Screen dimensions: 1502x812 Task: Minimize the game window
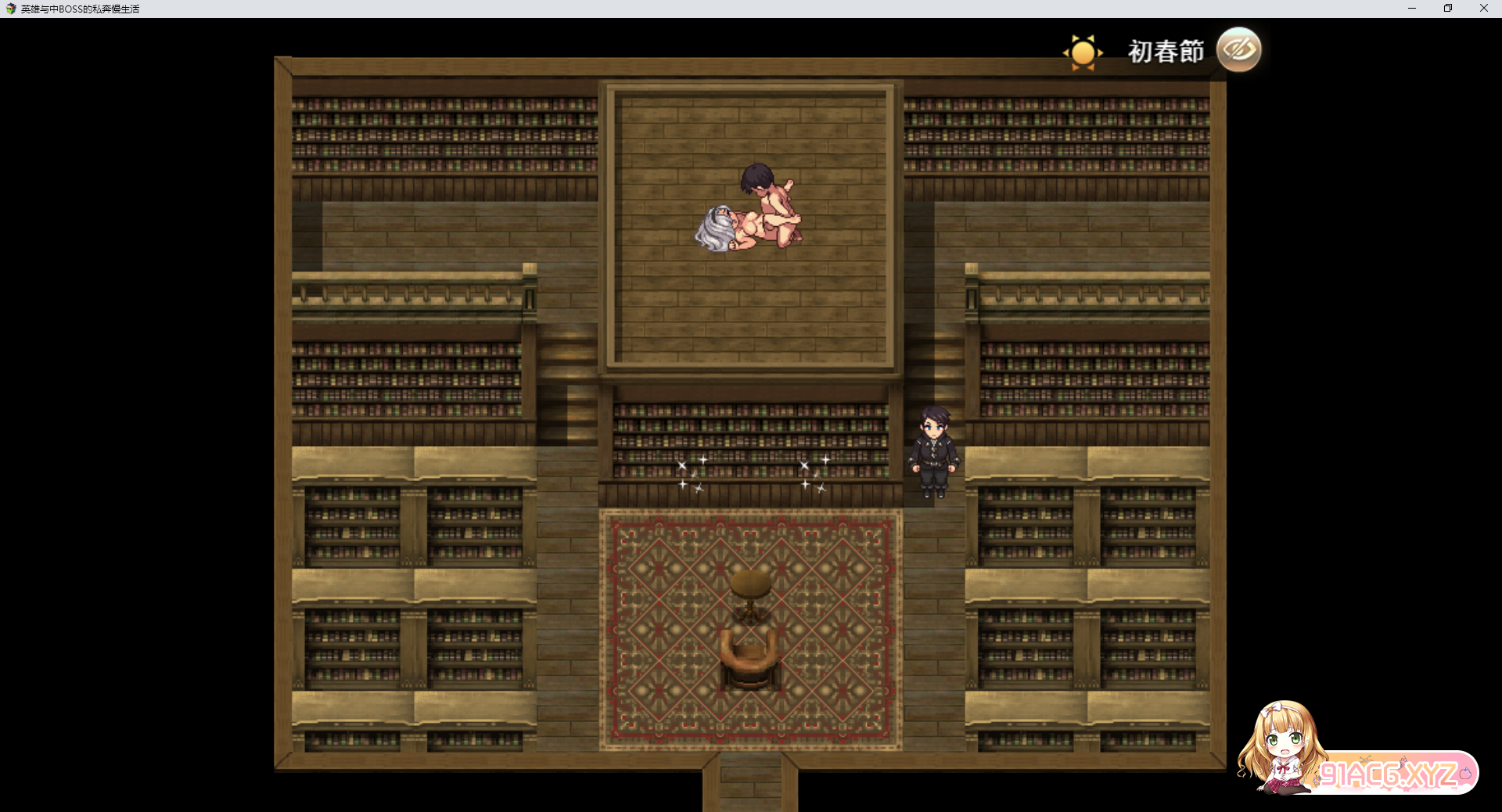(1412, 9)
